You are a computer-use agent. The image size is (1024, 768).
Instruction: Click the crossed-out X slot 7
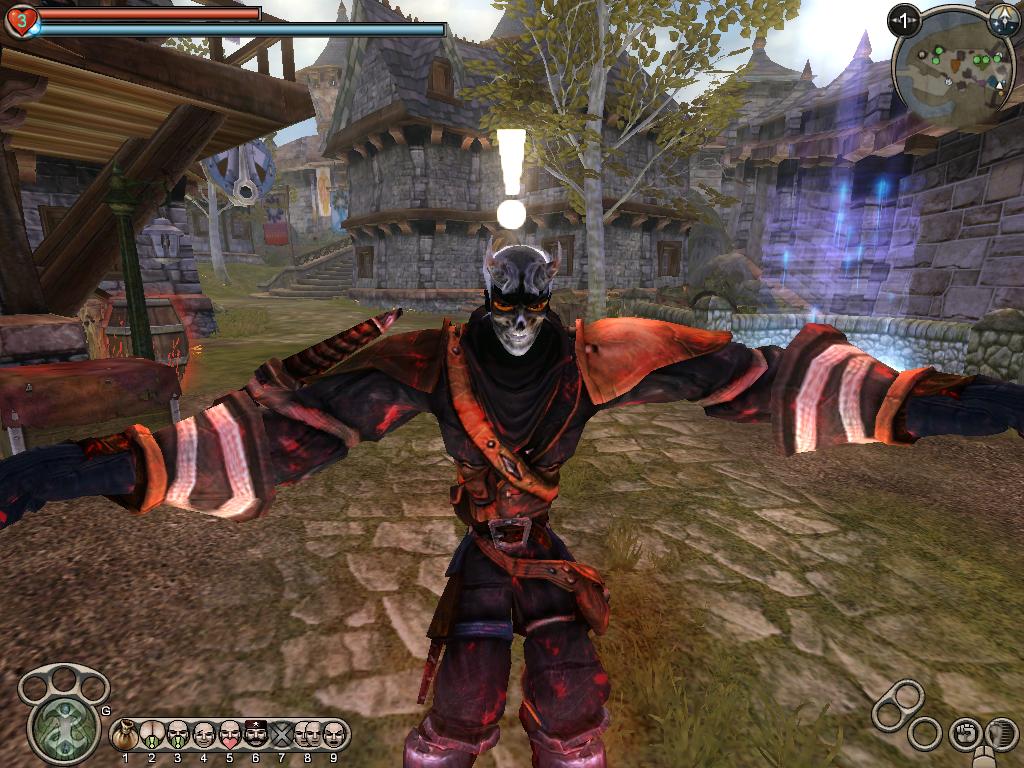tap(282, 736)
